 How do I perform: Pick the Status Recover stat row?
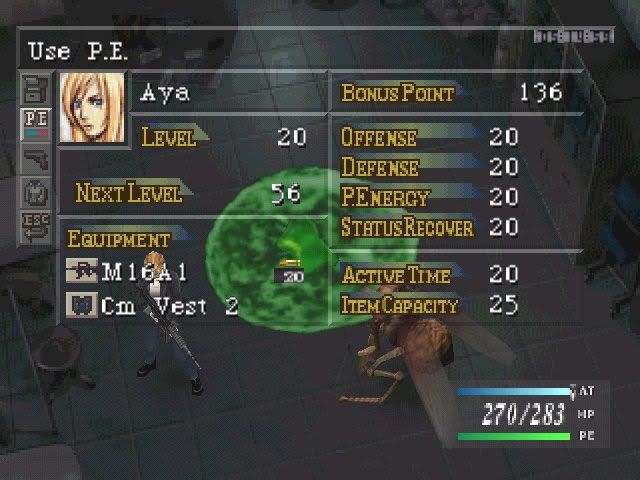point(406,228)
